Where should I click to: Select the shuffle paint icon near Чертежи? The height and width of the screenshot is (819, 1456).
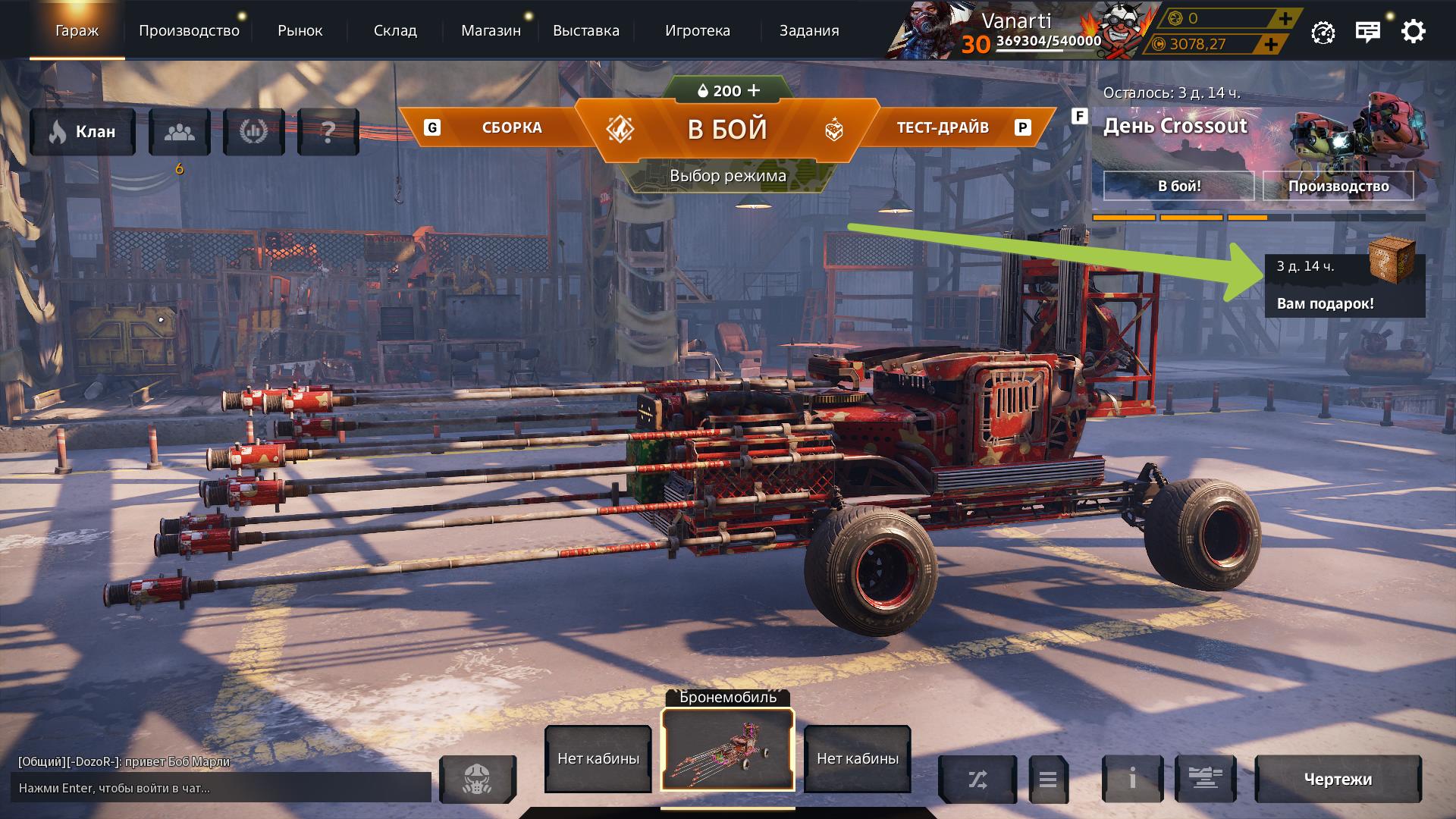(x=978, y=779)
